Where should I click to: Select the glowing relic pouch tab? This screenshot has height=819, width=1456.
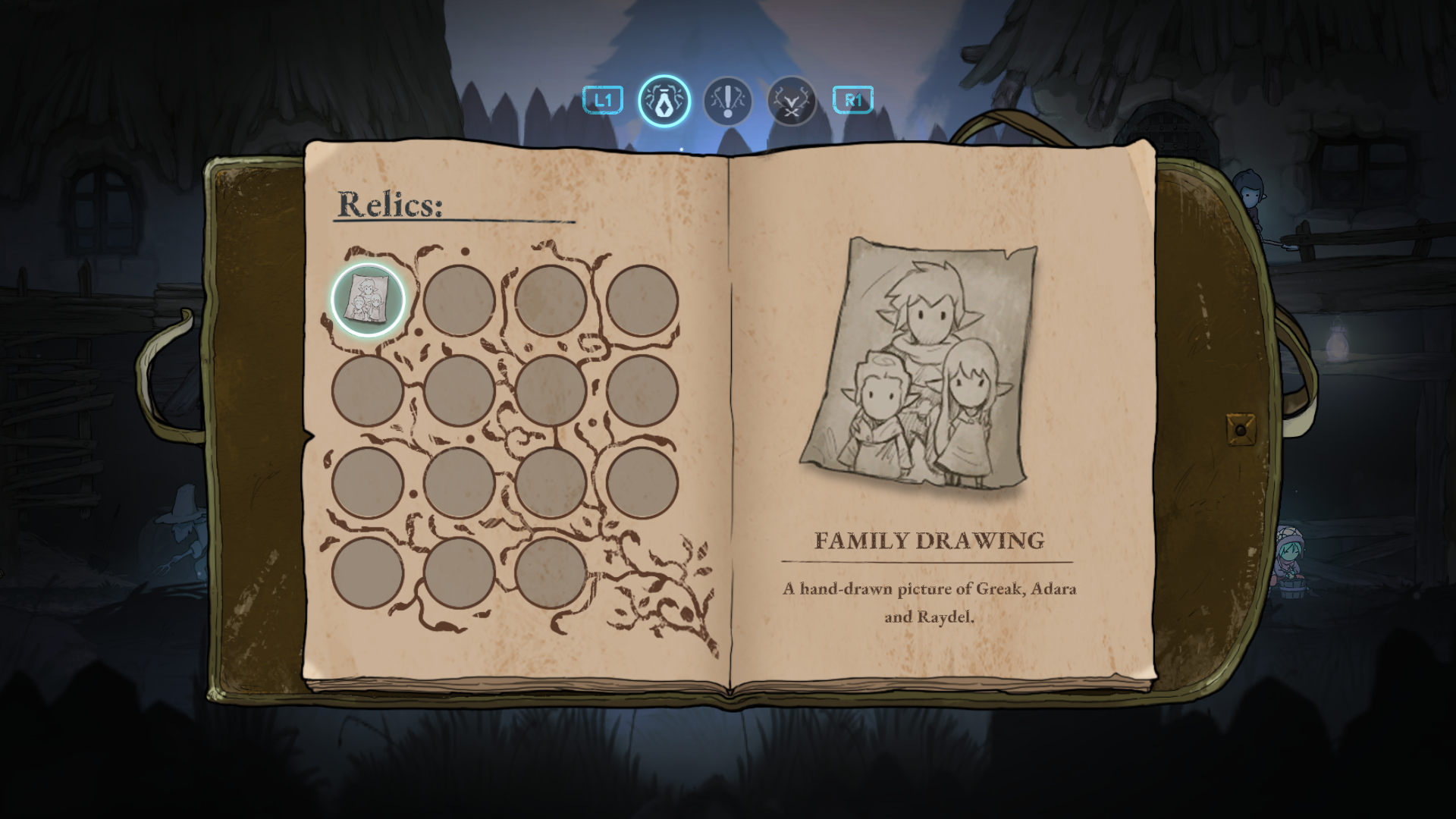pyautogui.click(x=664, y=101)
